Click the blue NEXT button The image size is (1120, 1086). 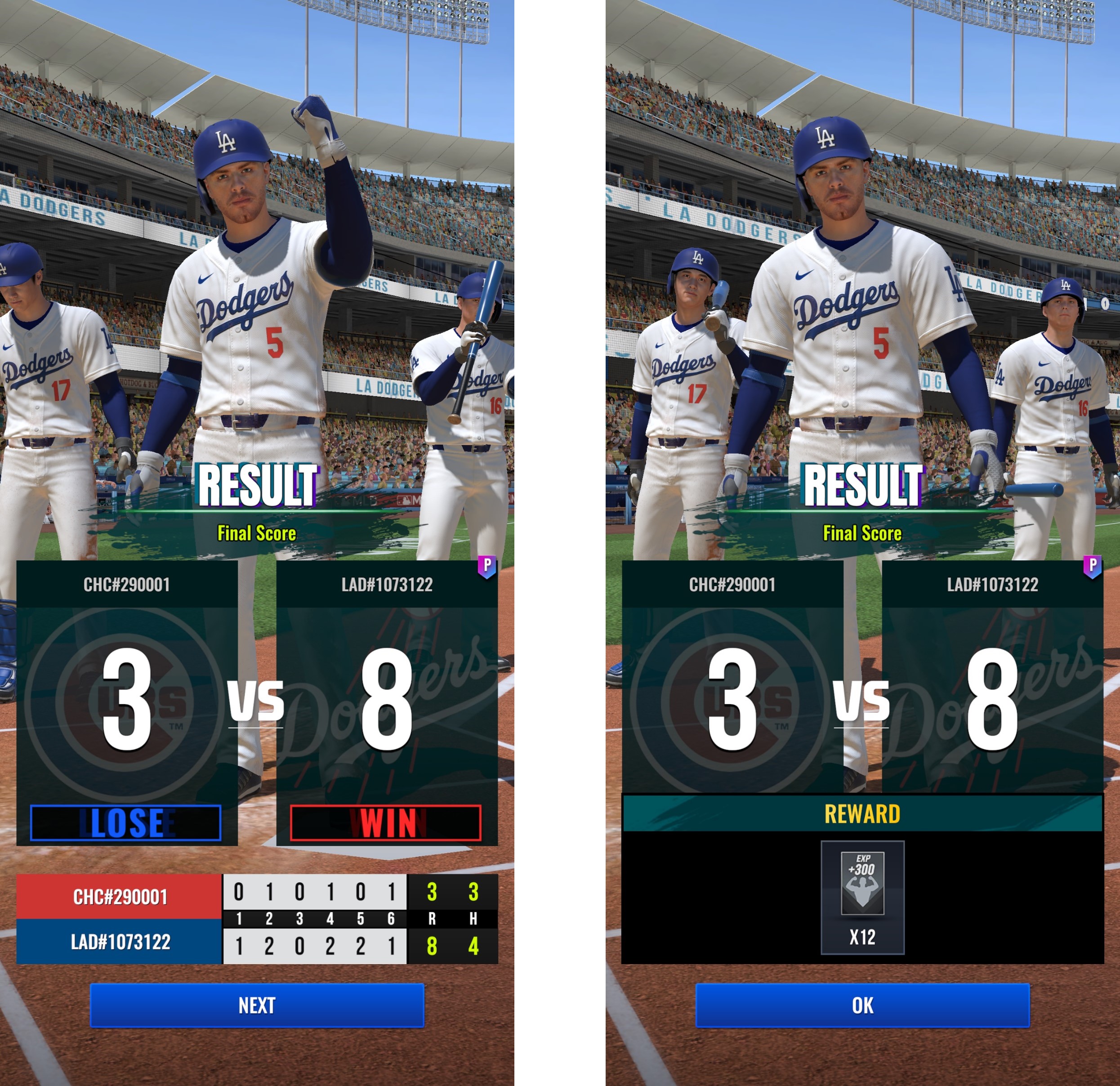pyautogui.click(x=257, y=1005)
